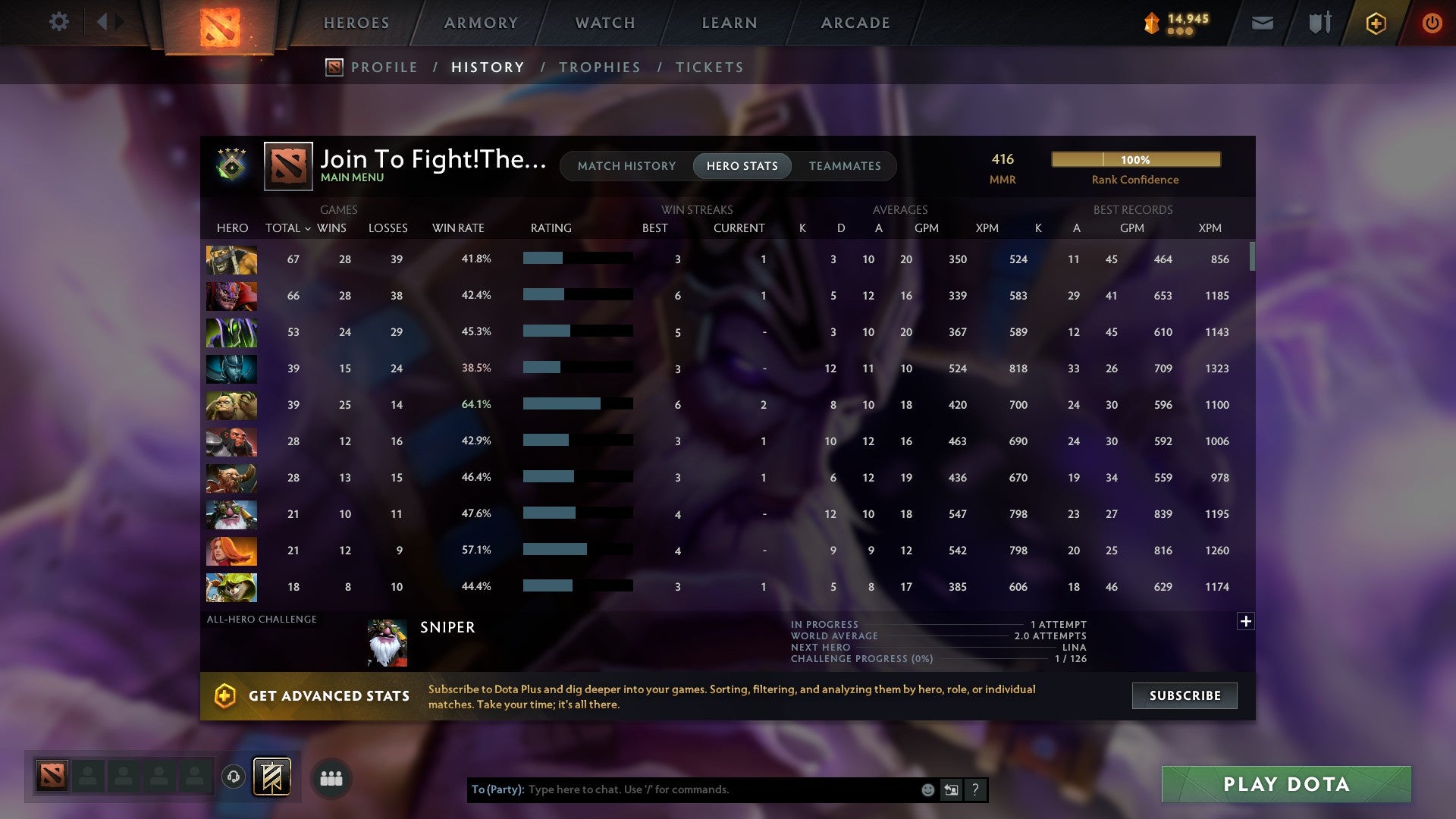Open the friends list people icon

[x=331, y=777]
